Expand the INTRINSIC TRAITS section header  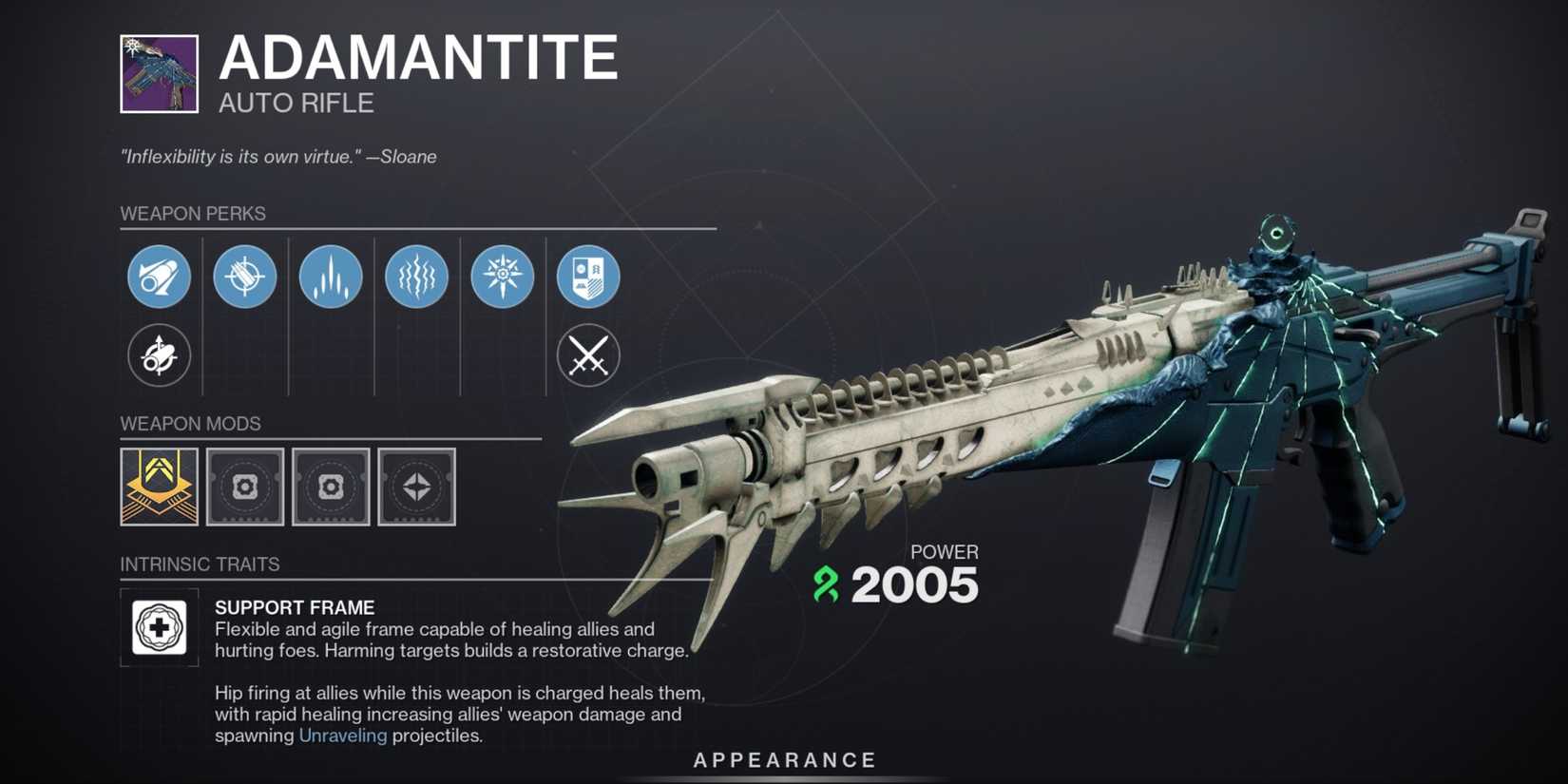(x=201, y=564)
